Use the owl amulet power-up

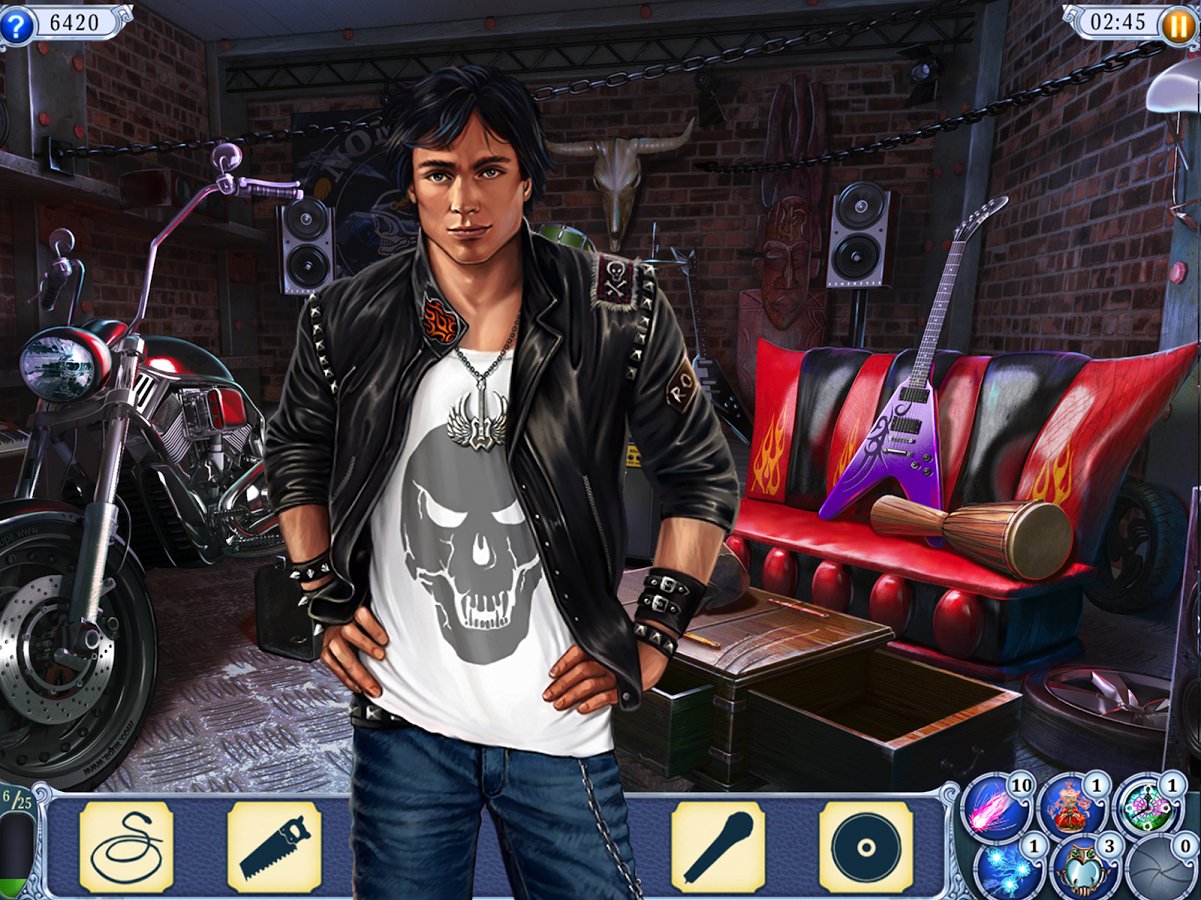point(1082,869)
